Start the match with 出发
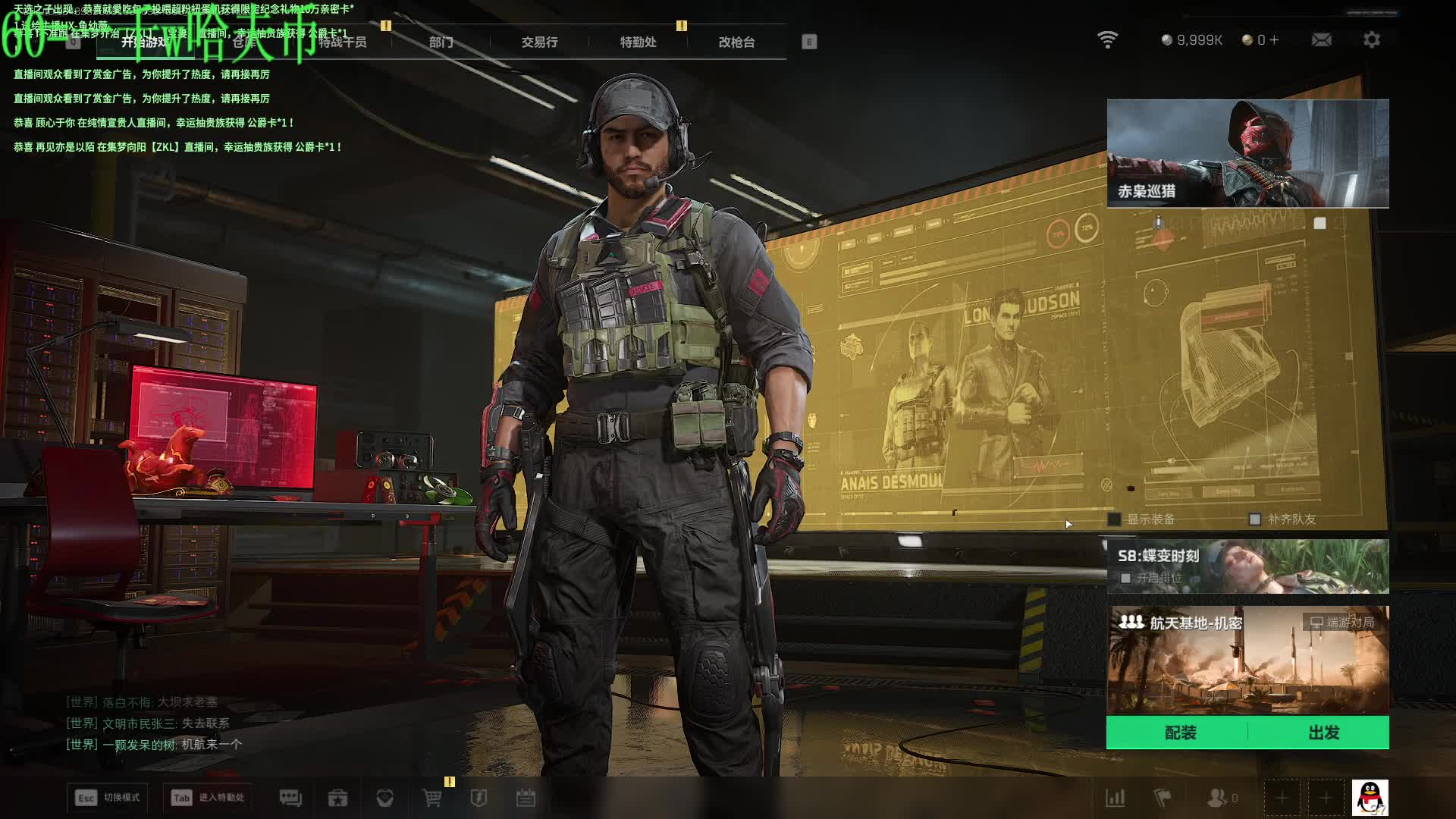The width and height of the screenshot is (1456, 819). pos(1323,733)
